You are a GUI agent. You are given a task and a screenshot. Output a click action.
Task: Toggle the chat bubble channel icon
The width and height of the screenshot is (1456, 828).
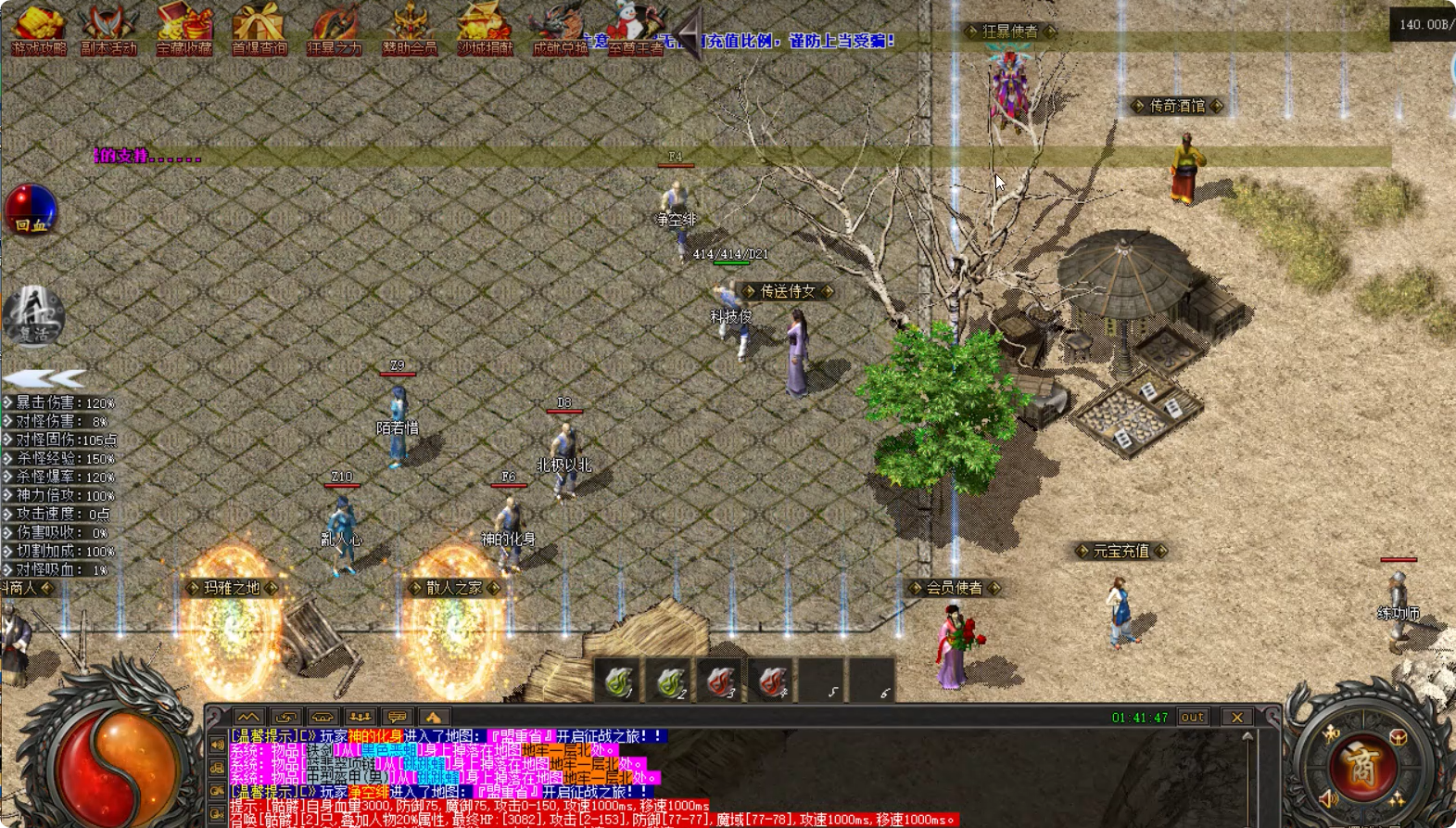pos(398,717)
